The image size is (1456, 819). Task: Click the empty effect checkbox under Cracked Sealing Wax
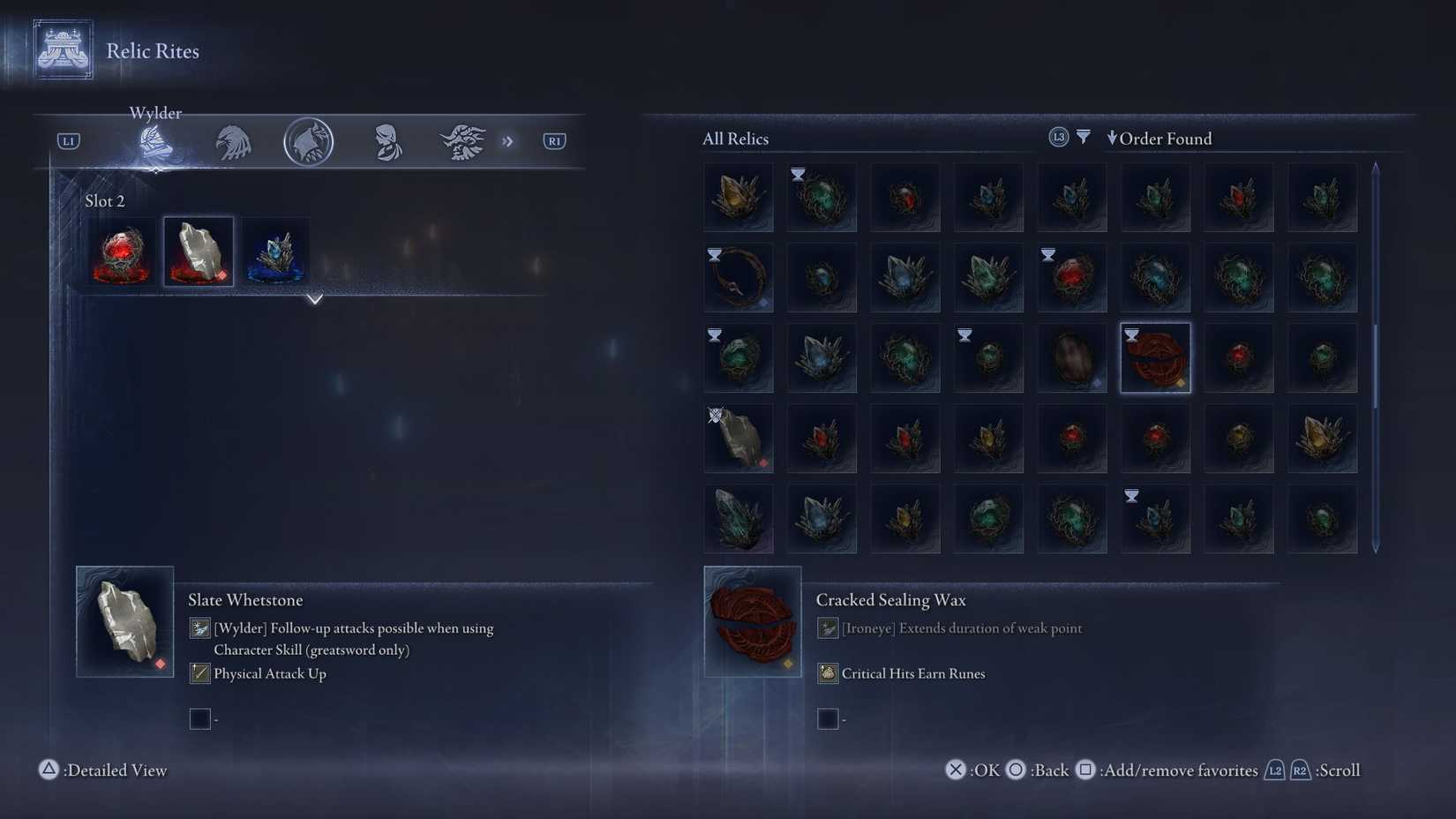coord(828,718)
